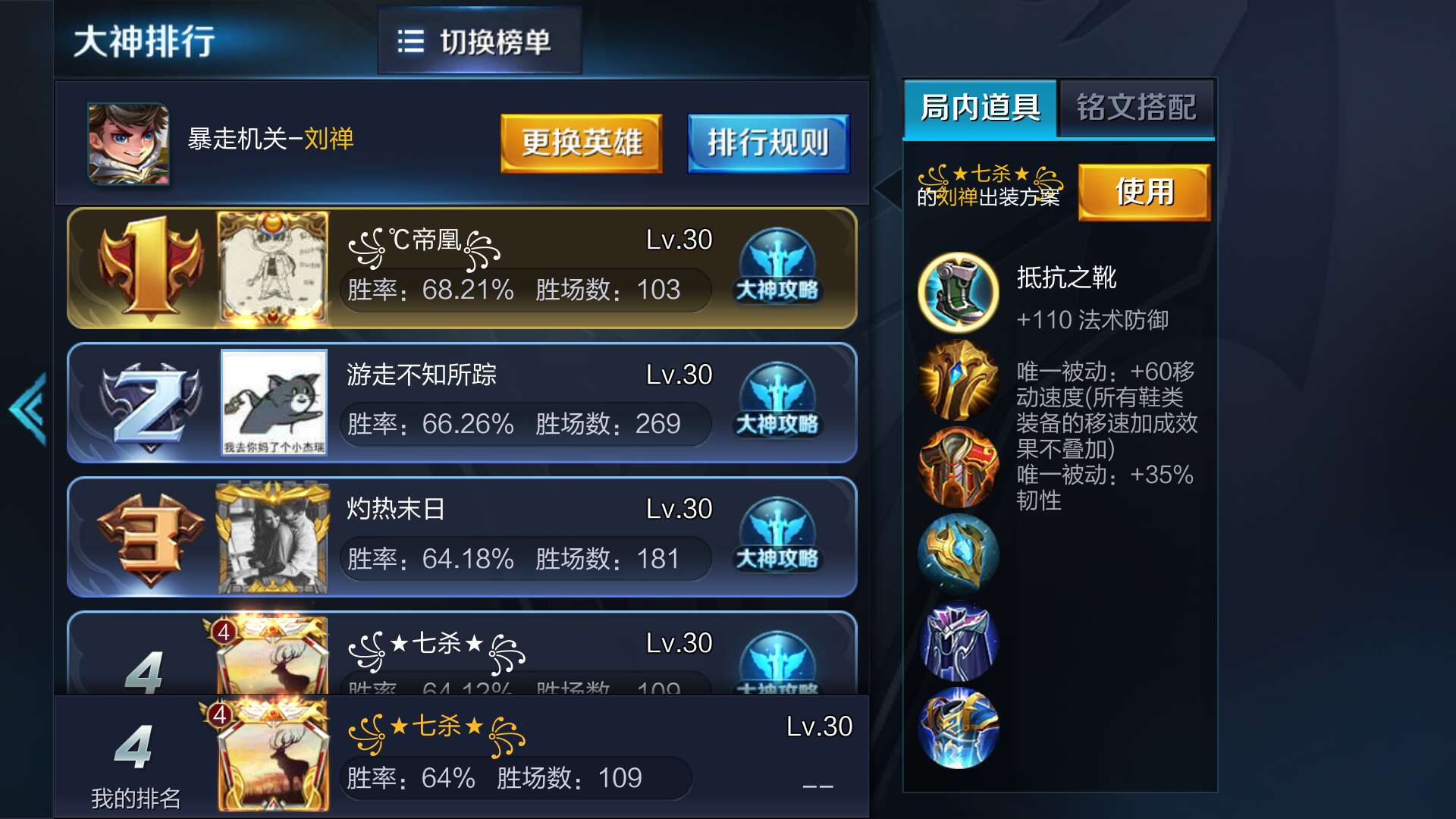Open the 切换榜单 list switcher

tap(479, 43)
